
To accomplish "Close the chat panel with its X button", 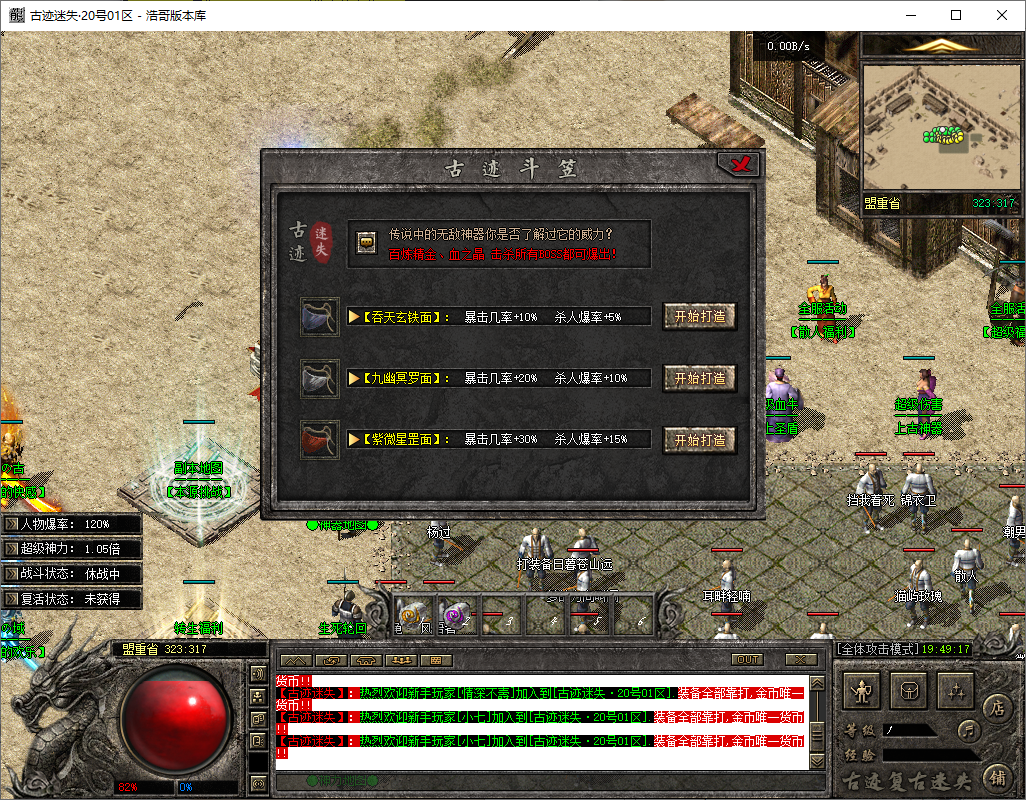I will (800, 660).
